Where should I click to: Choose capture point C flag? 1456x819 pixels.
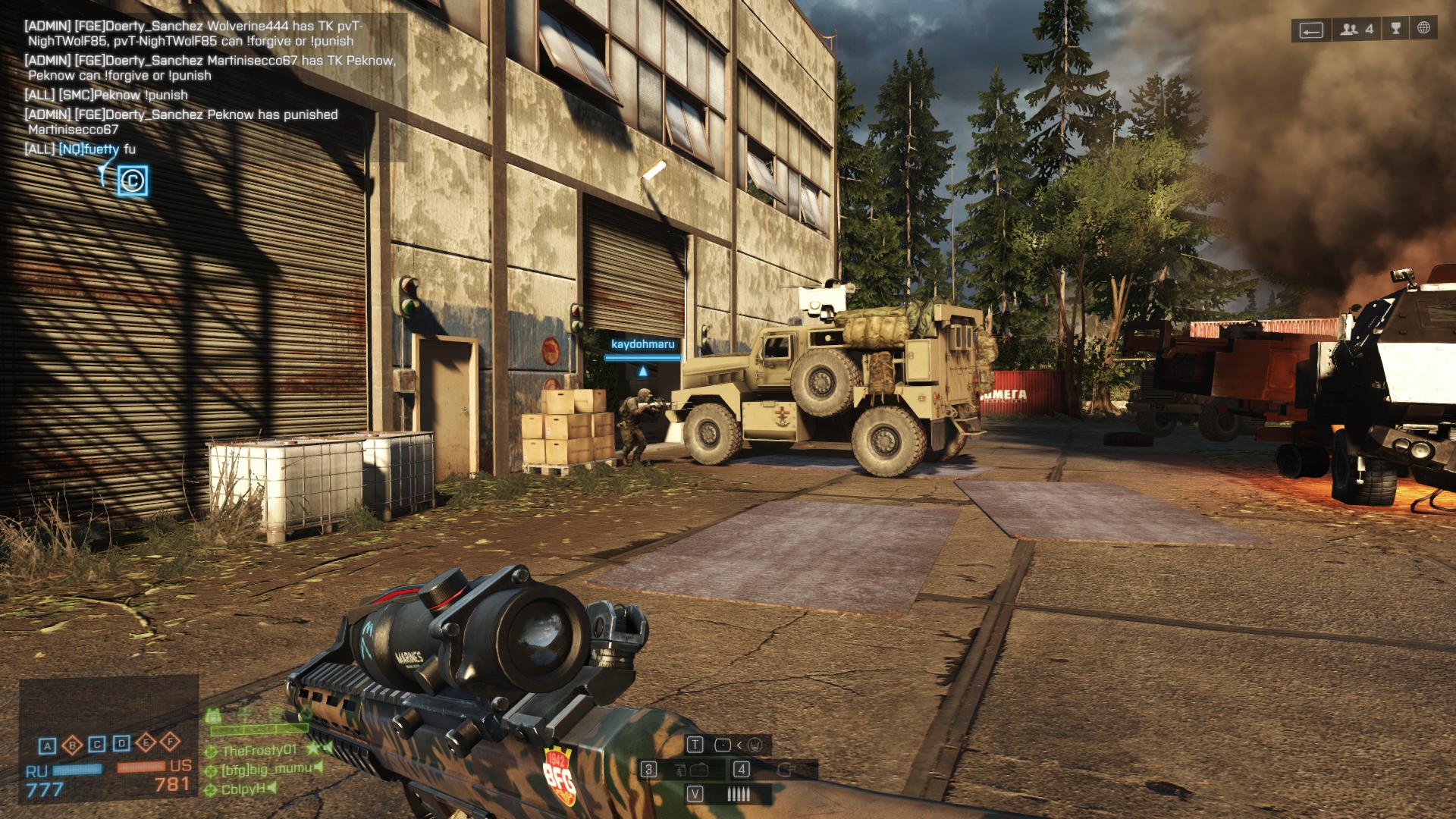tap(97, 744)
